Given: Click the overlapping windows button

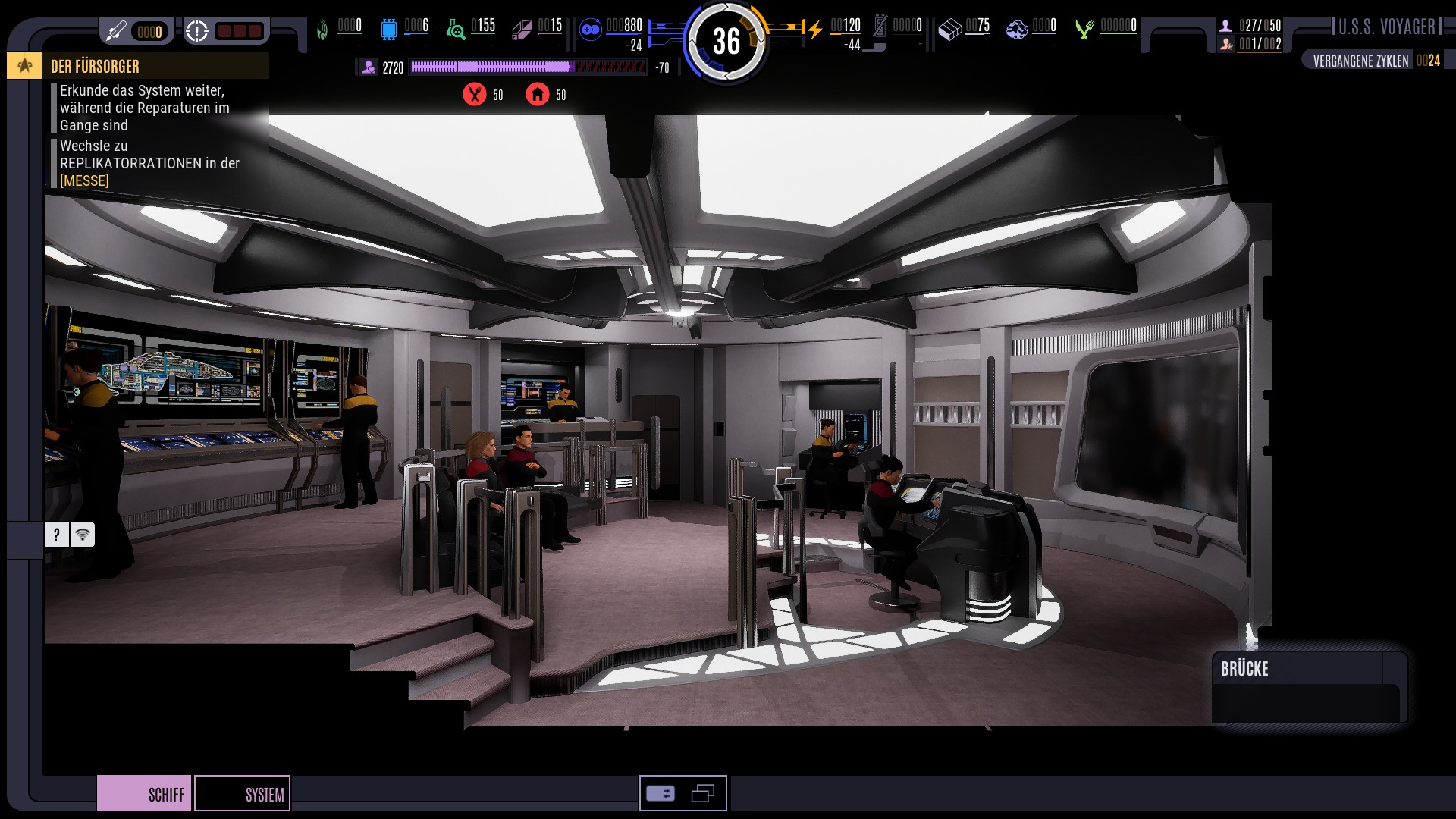Looking at the screenshot, I should tap(703, 794).
